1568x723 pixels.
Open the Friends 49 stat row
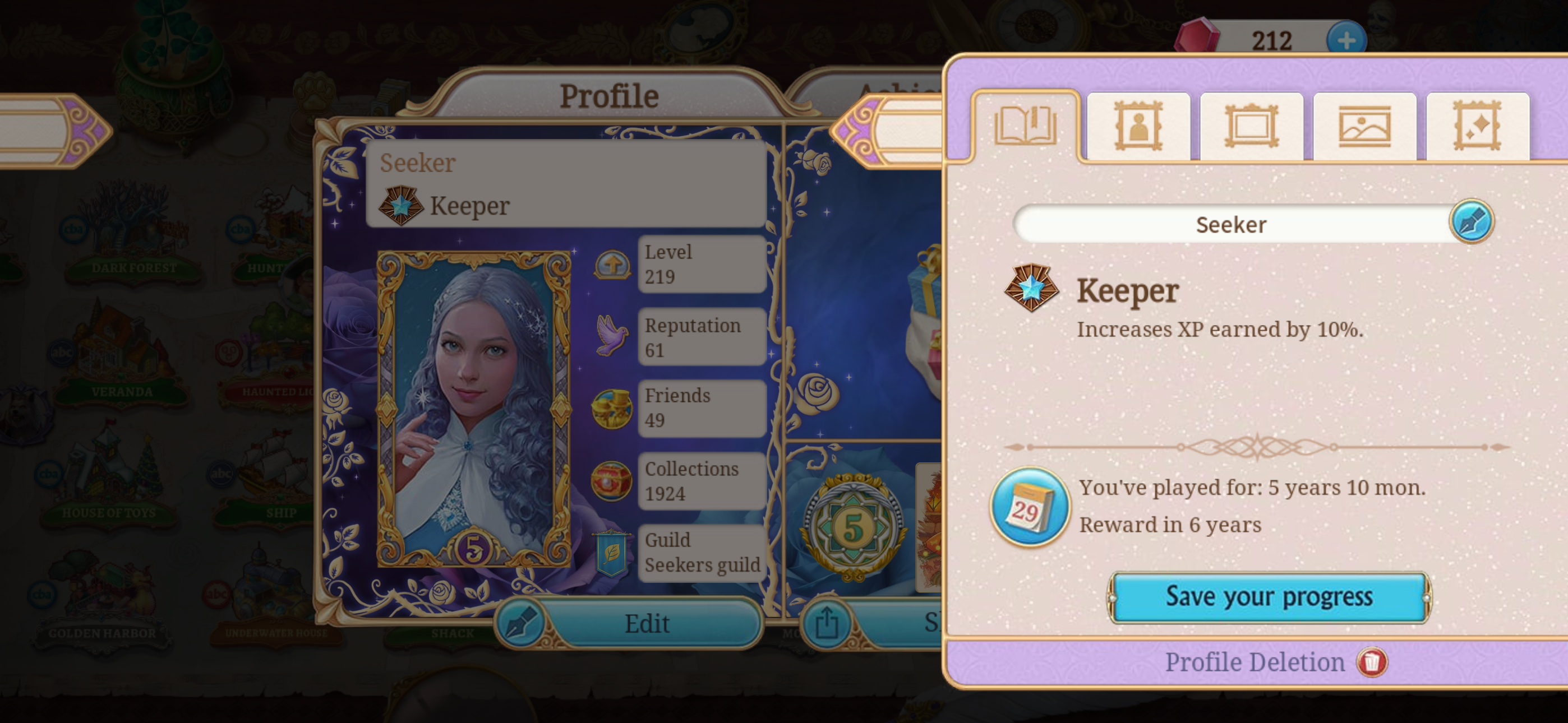pos(701,408)
